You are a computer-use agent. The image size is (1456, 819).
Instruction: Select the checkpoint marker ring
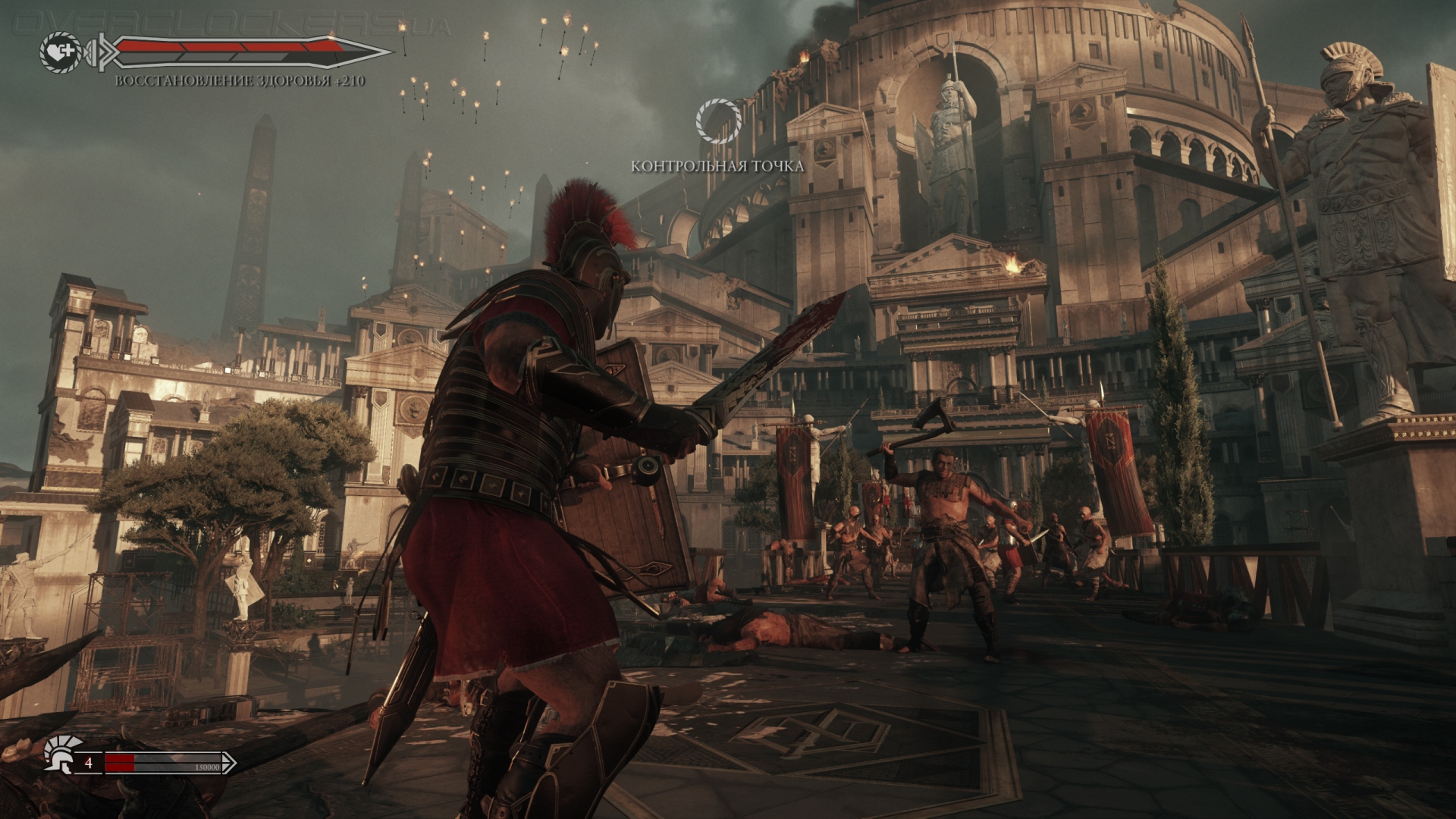pos(717,121)
